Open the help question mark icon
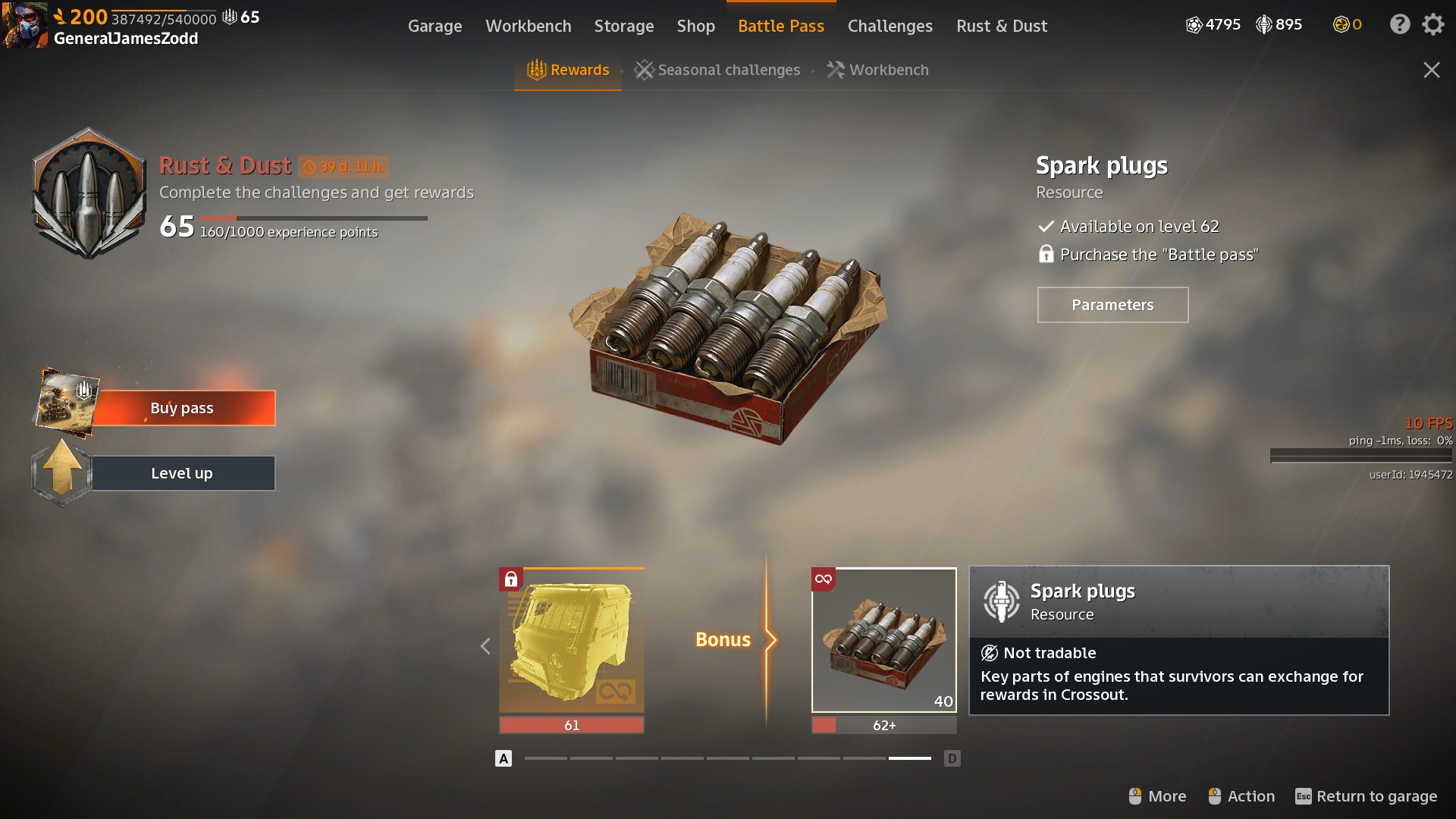1456x819 pixels. [x=1399, y=24]
